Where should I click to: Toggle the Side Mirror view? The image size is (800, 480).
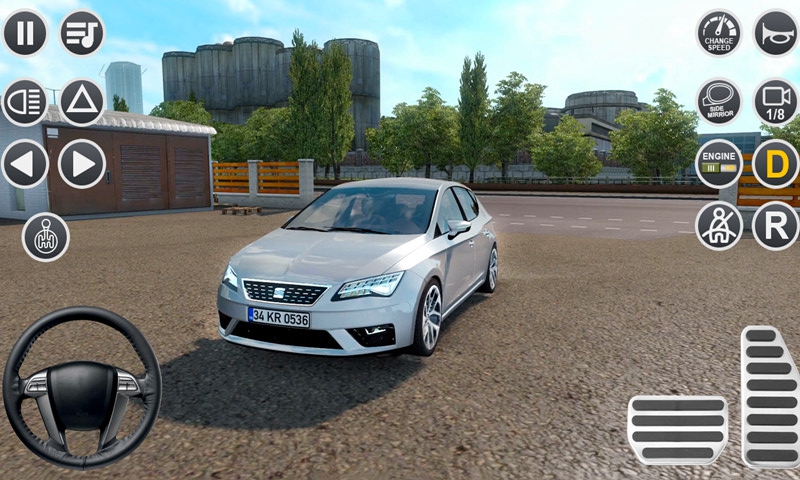point(720,101)
